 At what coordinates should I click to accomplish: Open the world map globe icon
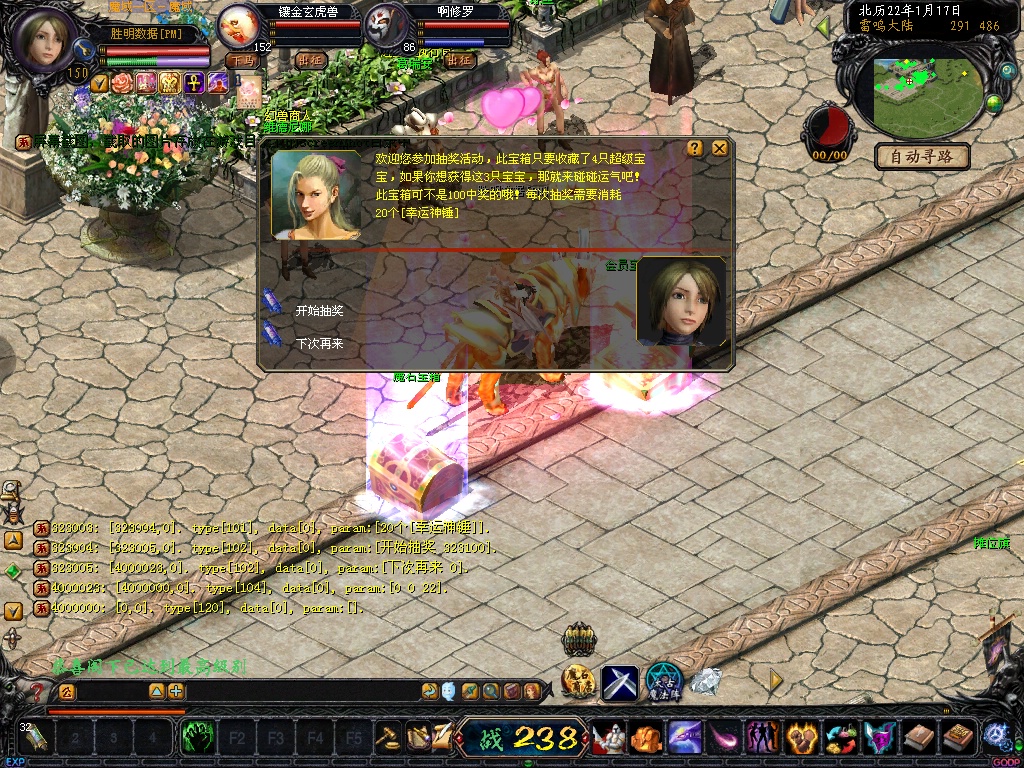click(994, 103)
